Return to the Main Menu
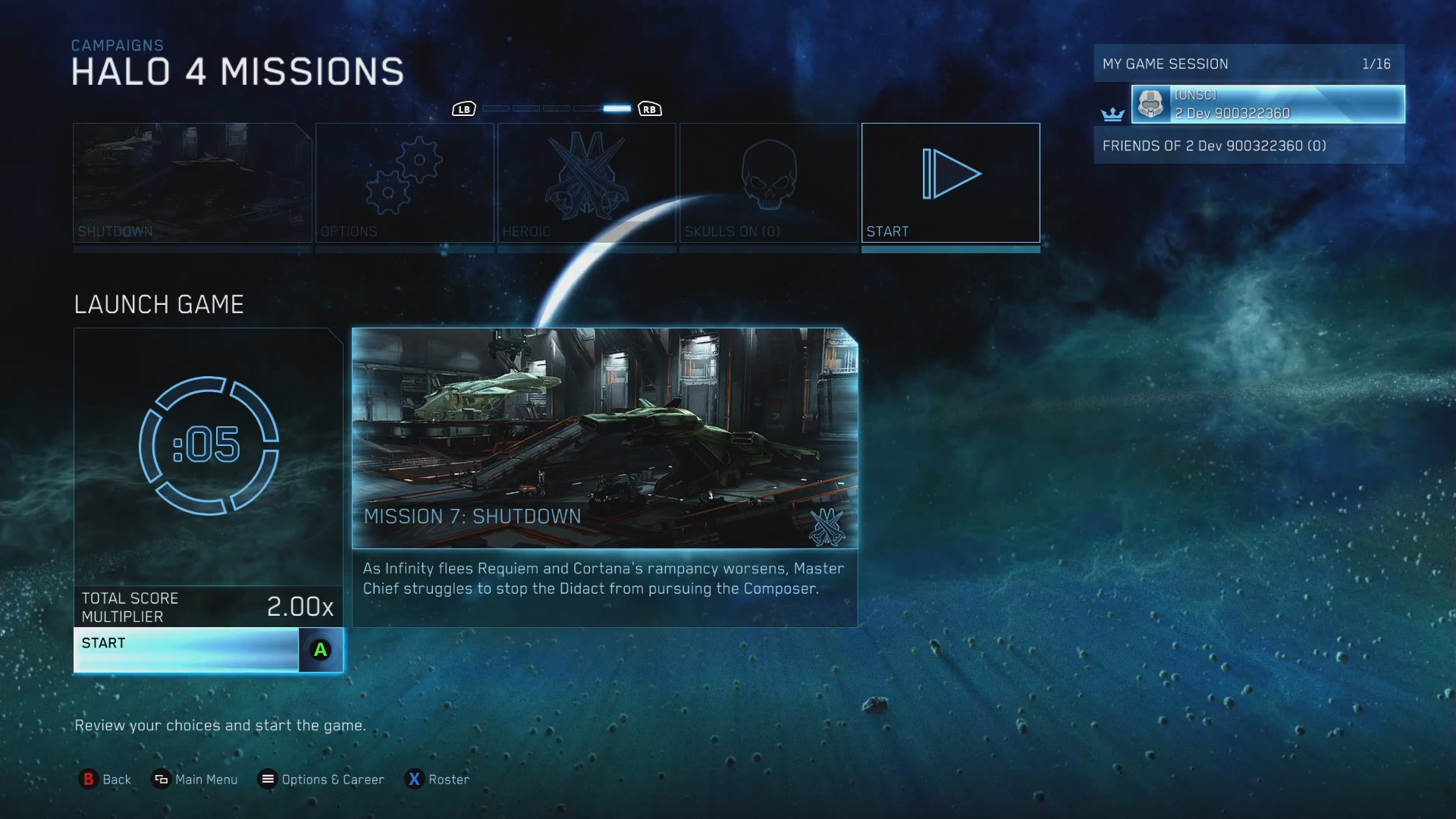 (195, 780)
